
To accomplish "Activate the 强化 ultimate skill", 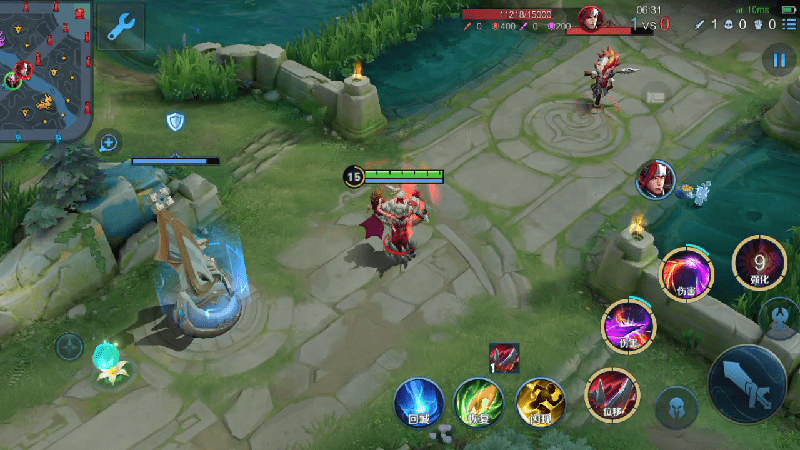I will (x=759, y=263).
